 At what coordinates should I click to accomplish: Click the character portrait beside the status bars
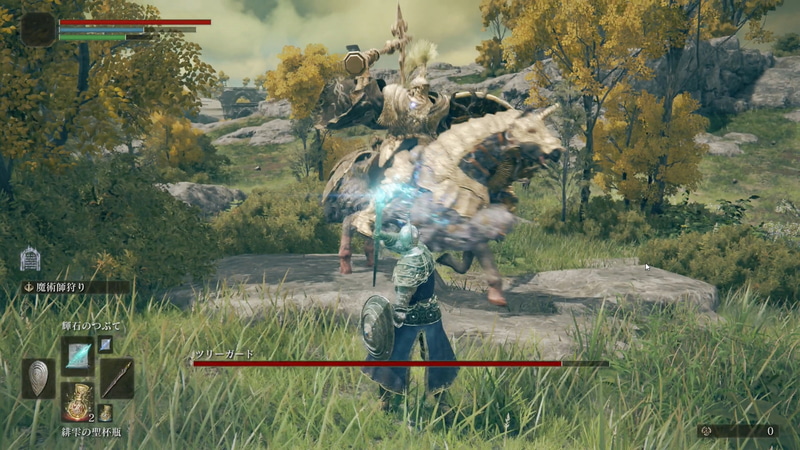point(38,29)
